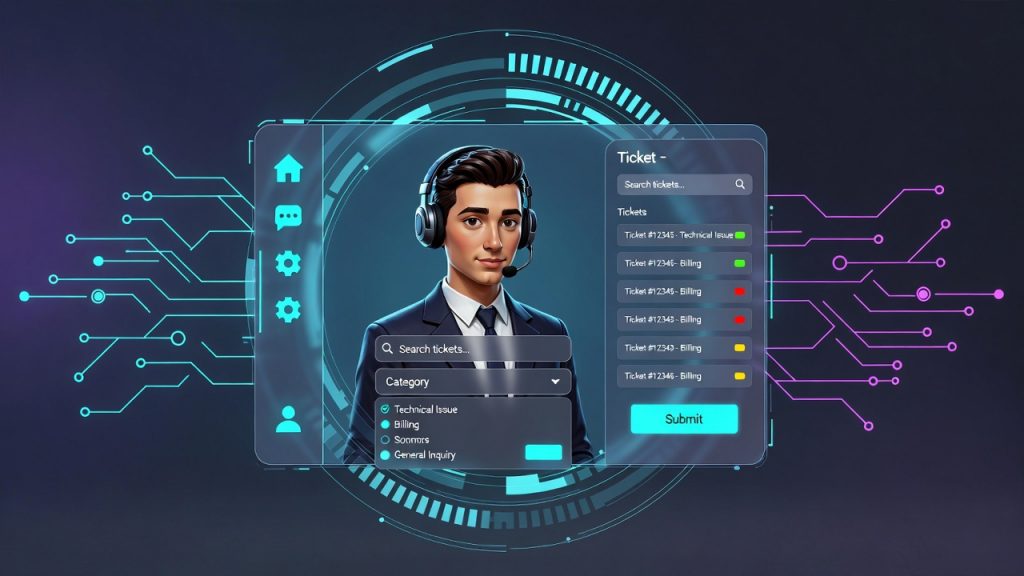
Task: Submit the ticket with the Submit button
Action: tap(684, 419)
